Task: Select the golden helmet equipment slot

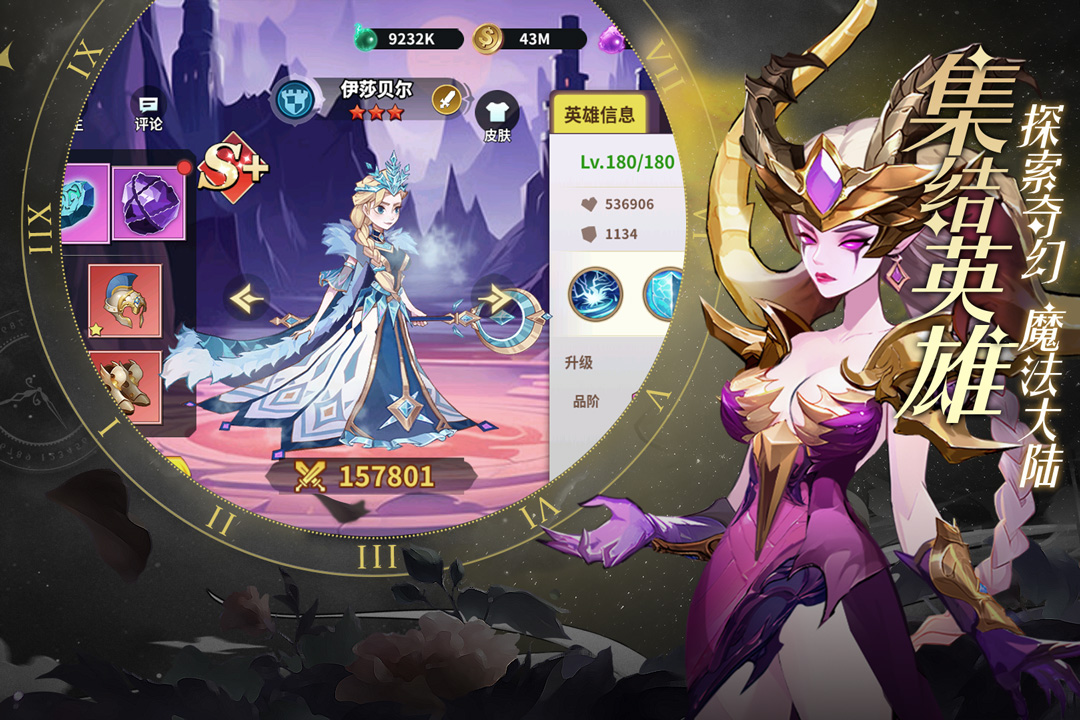Action: (x=124, y=301)
